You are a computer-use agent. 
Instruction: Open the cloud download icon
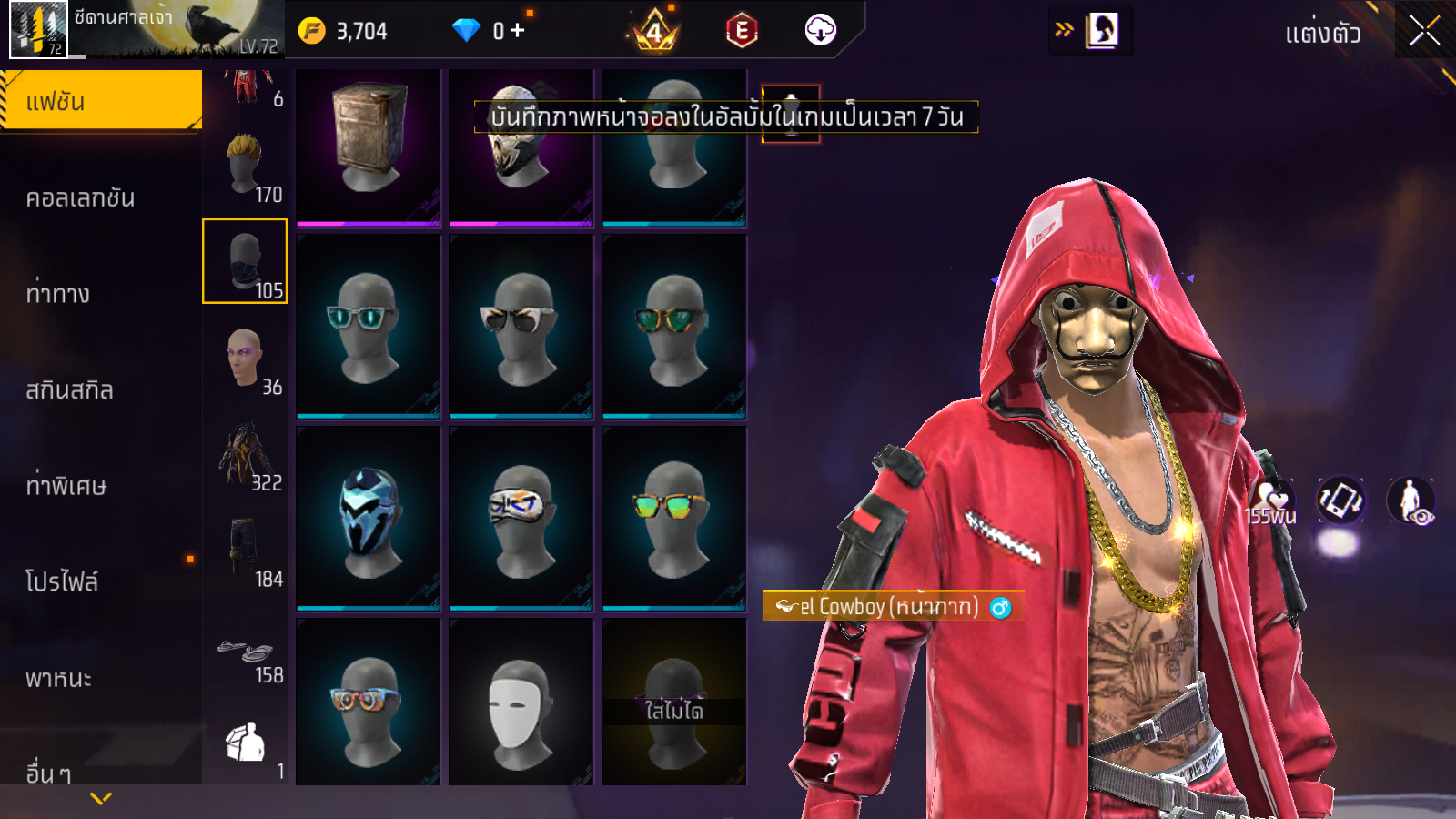820,31
